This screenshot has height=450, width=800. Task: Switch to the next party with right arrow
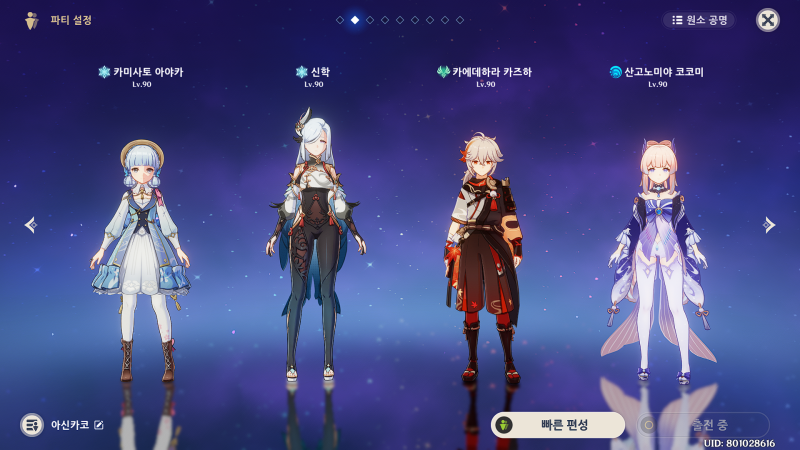tap(769, 225)
